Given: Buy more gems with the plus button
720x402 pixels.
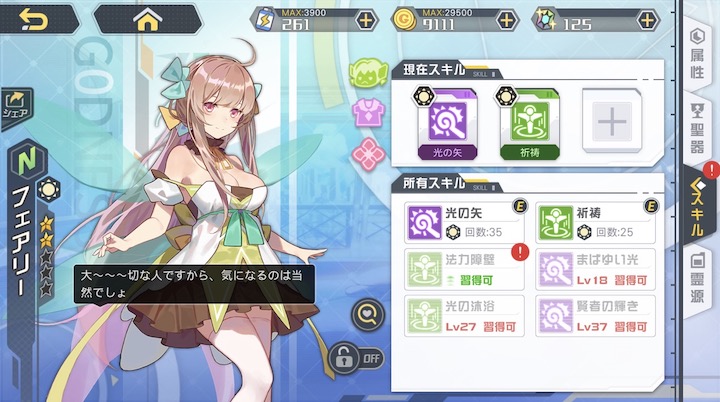Looking at the screenshot, I should (x=648, y=20).
